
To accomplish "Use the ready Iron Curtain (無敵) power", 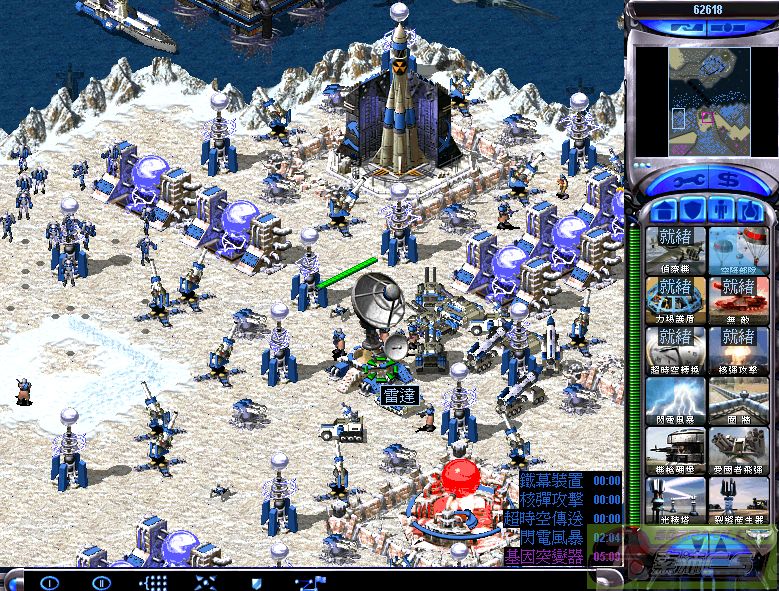I will 737,300.
